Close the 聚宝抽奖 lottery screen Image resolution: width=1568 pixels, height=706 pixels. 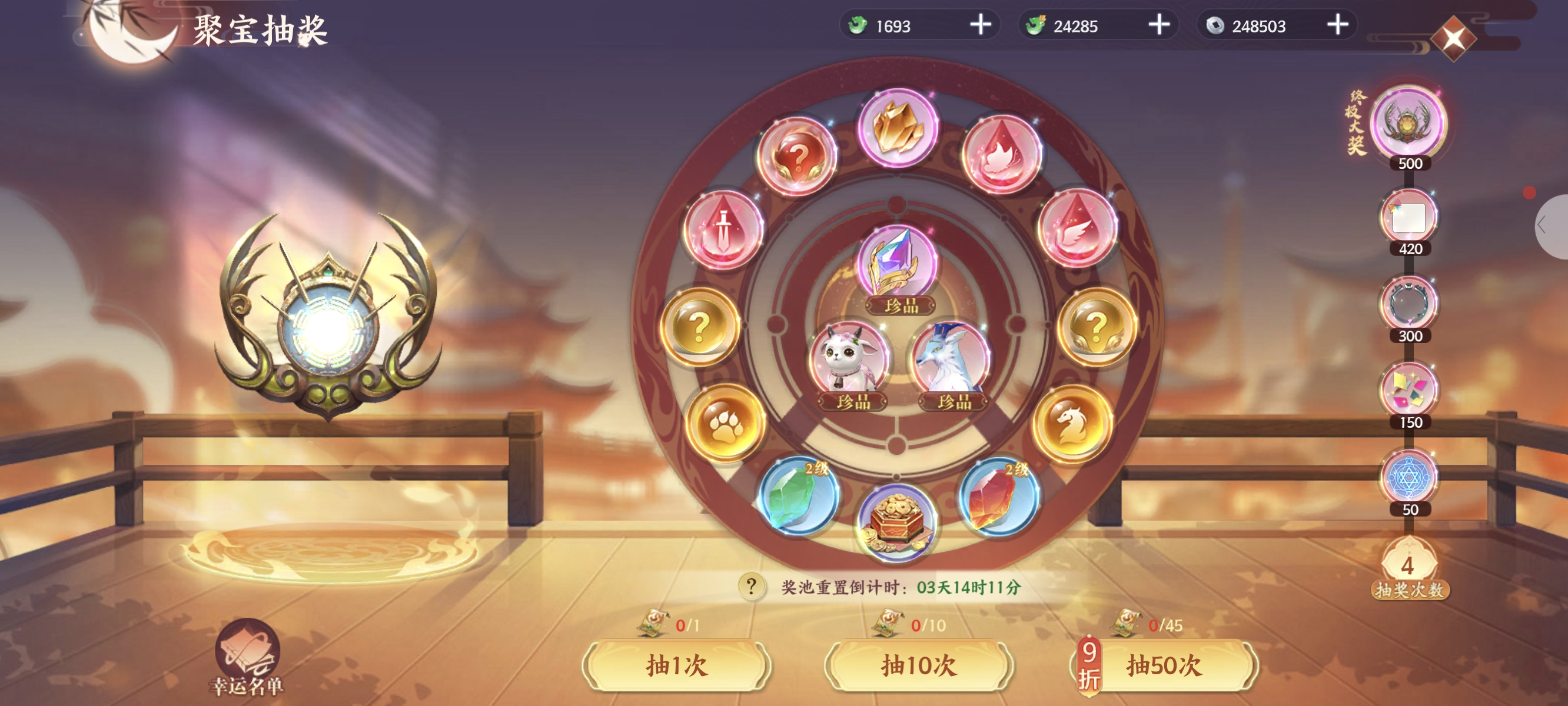(1453, 38)
